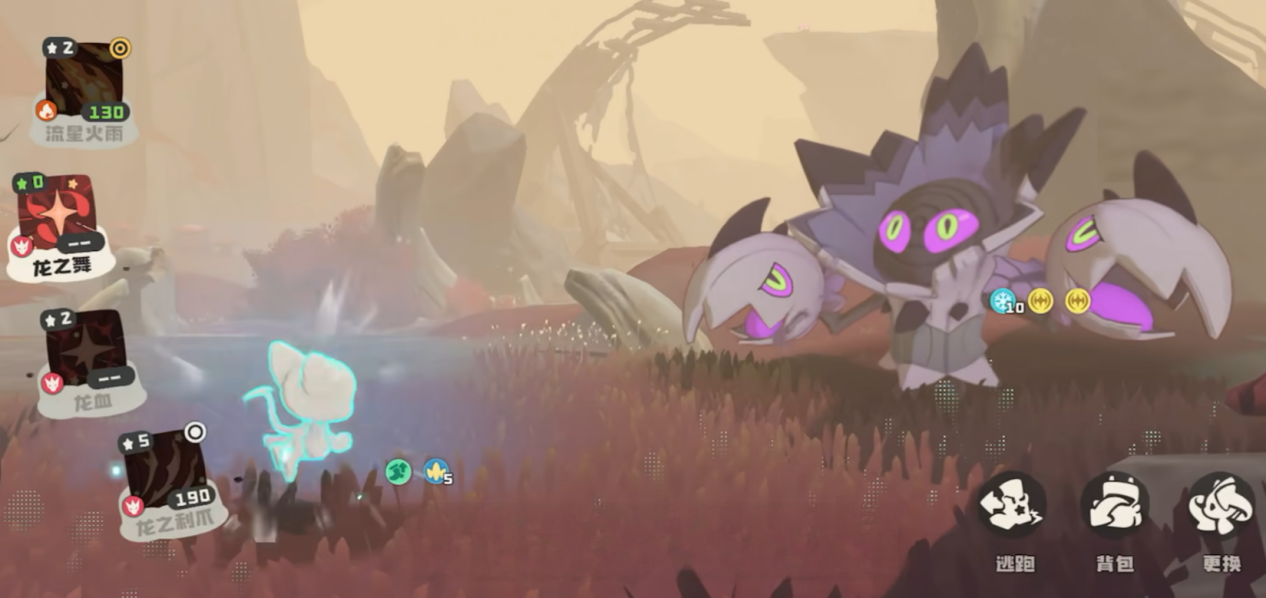The width and height of the screenshot is (1266, 598).
Task: Select the 龙之舞 skill card
Action: pyautogui.click(x=59, y=216)
